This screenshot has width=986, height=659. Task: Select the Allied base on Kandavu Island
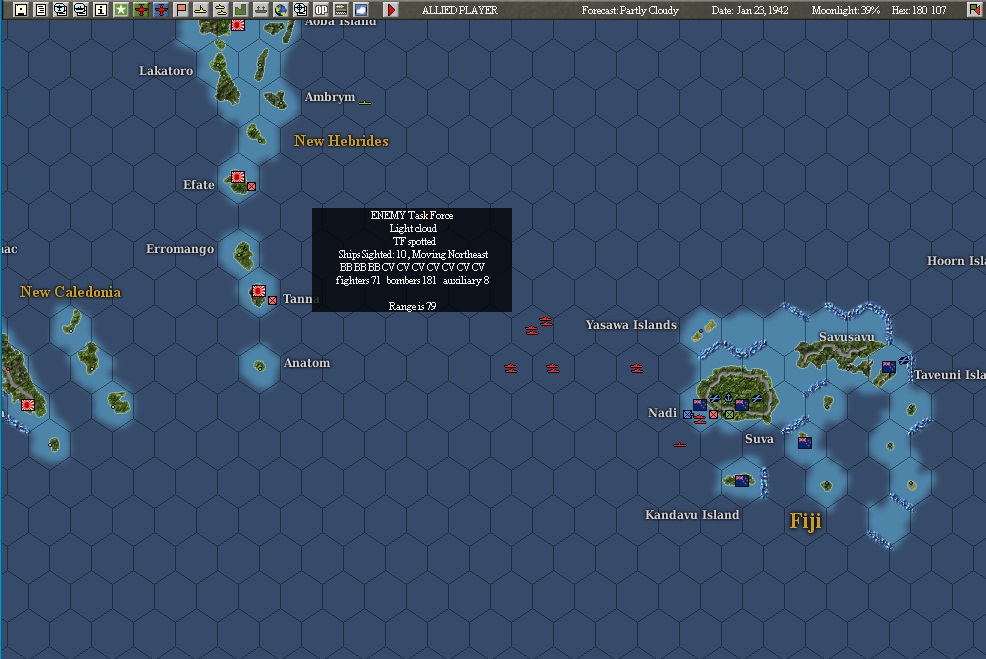(742, 481)
